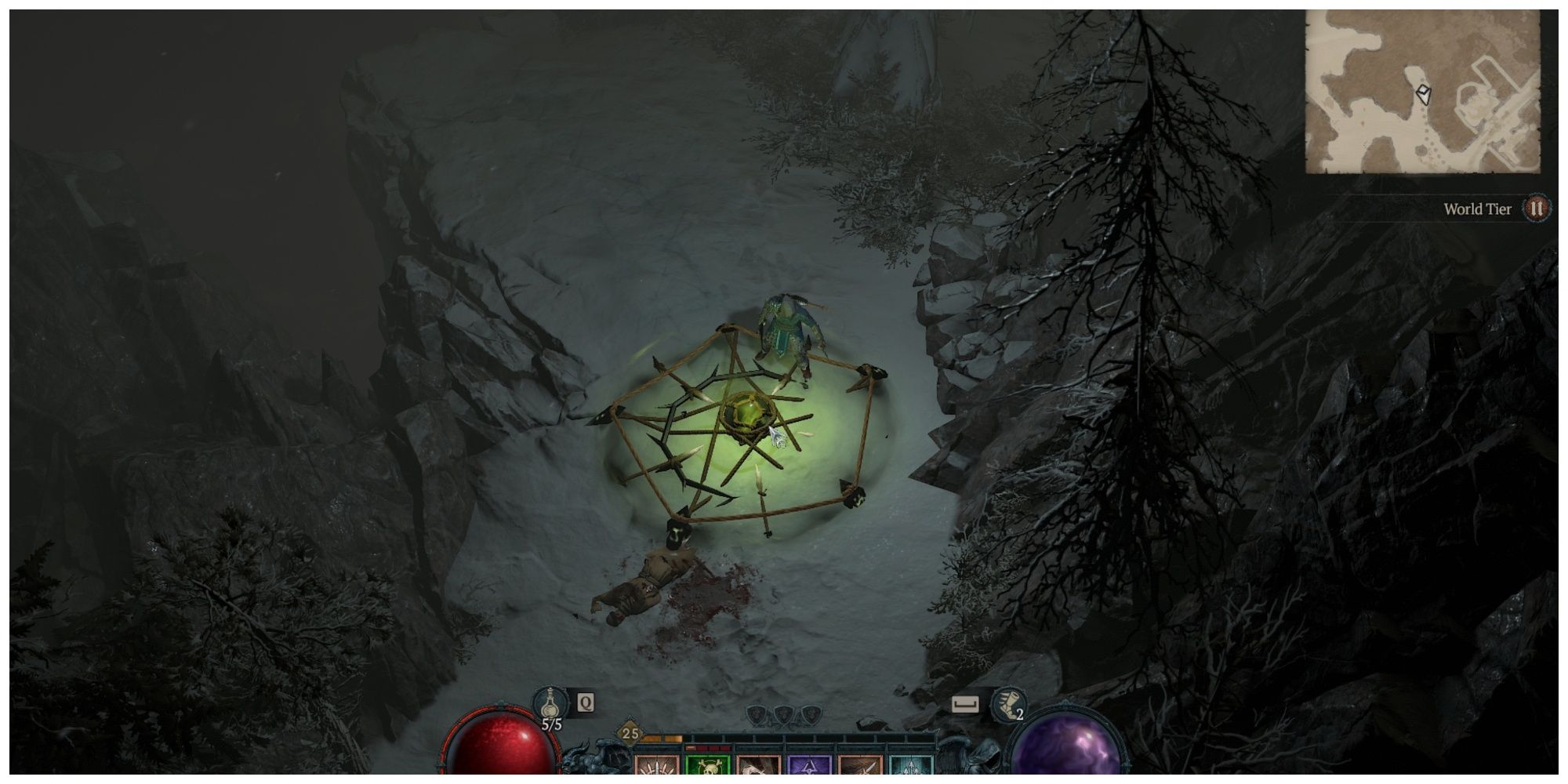The image size is (1568, 784).
Task: Click the level 25 diamond emblem
Action: [630, 733]
